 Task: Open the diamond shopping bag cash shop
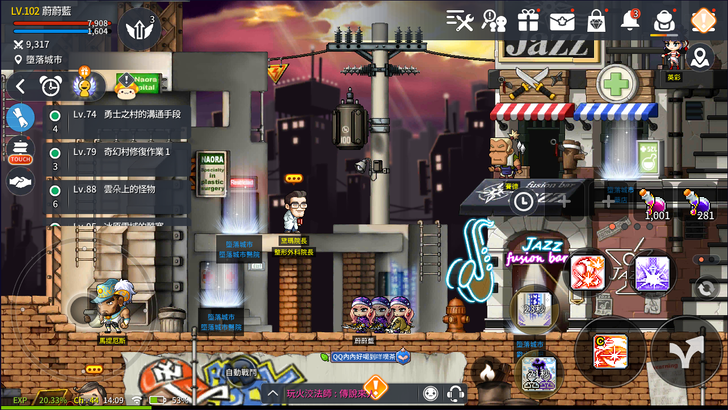pos(597,20)
